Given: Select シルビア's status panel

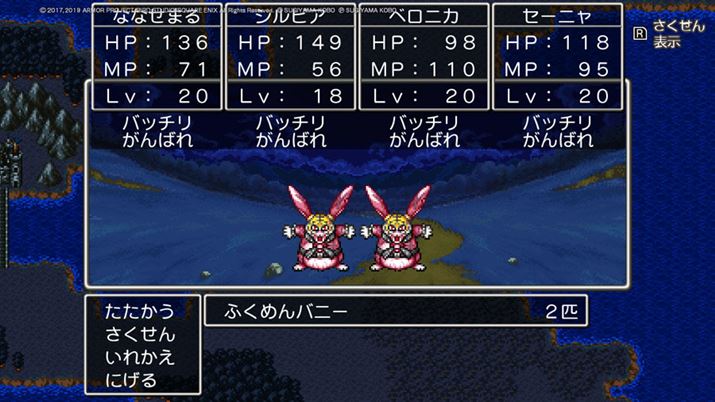Looking at the screenshot, I should [x=292, y=58].
